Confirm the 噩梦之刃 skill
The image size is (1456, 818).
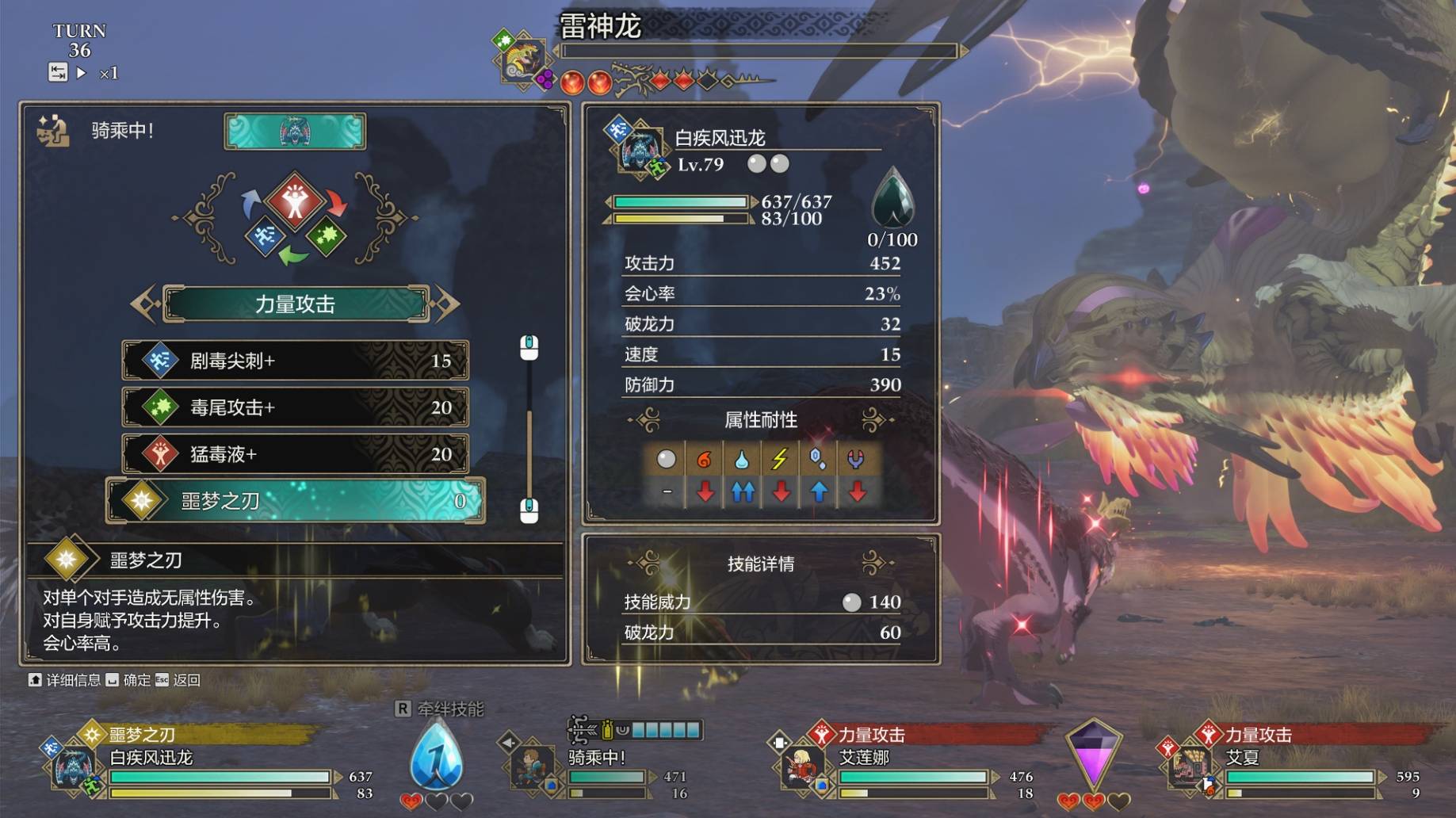pyautogui.click(x=295, y=501)
